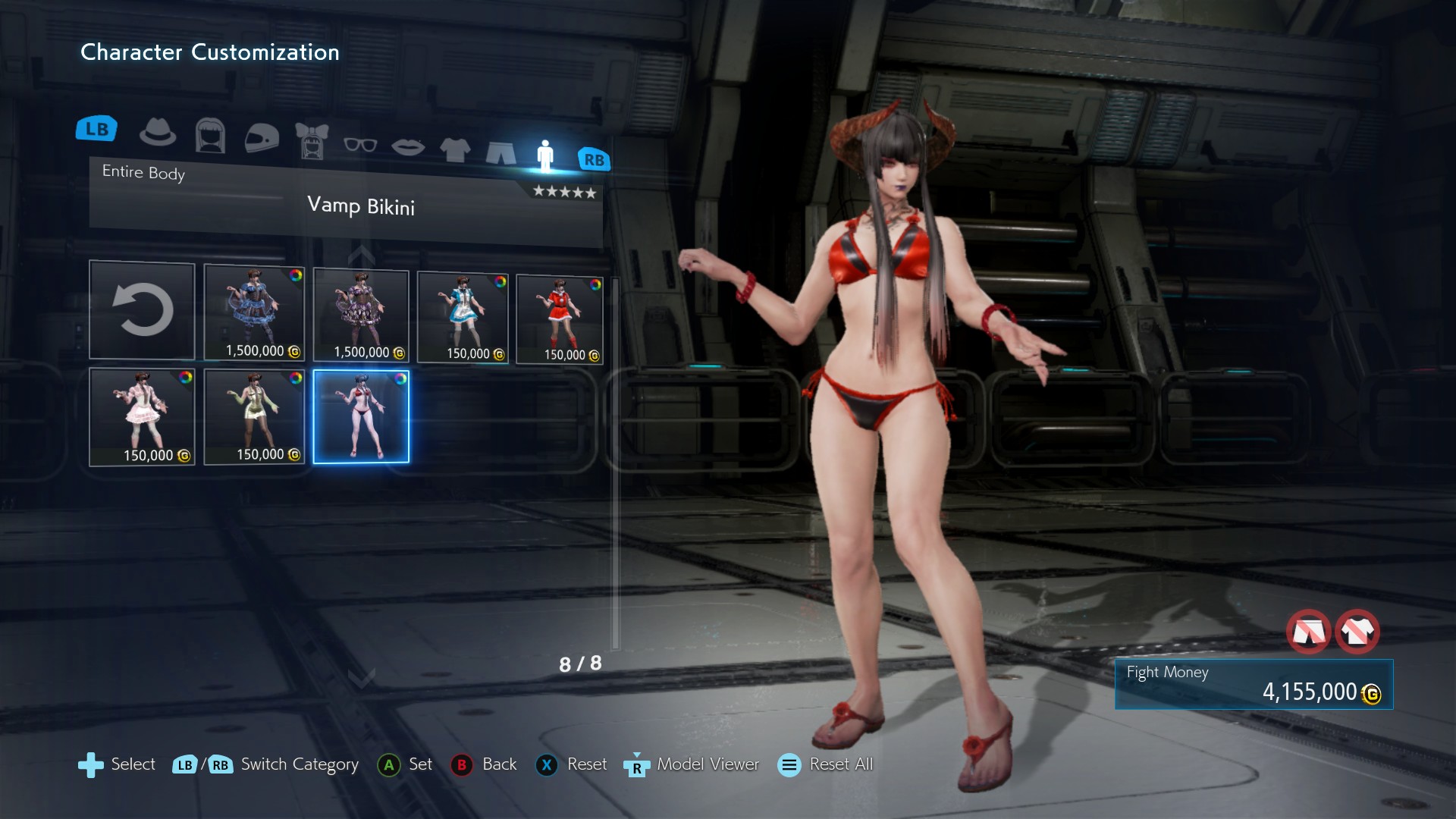Switch to the hat category tab
Image resolution: width=1456 pixels, height=819 pixels.
pyautogui.click(x=158, y=133)
